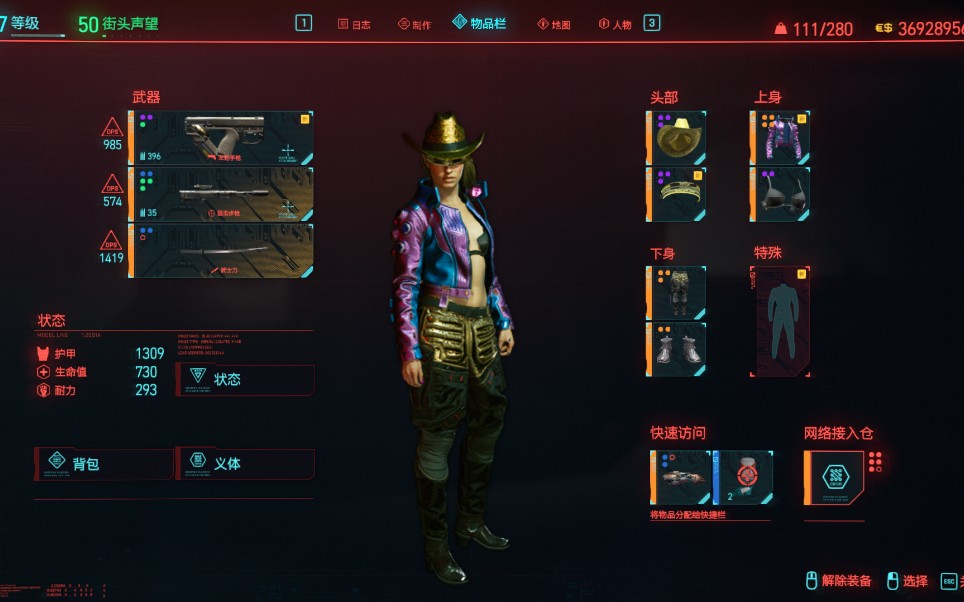Click the 网络接入仓 cyberdeck slot
964x602 pixels.
click(834, 477)
